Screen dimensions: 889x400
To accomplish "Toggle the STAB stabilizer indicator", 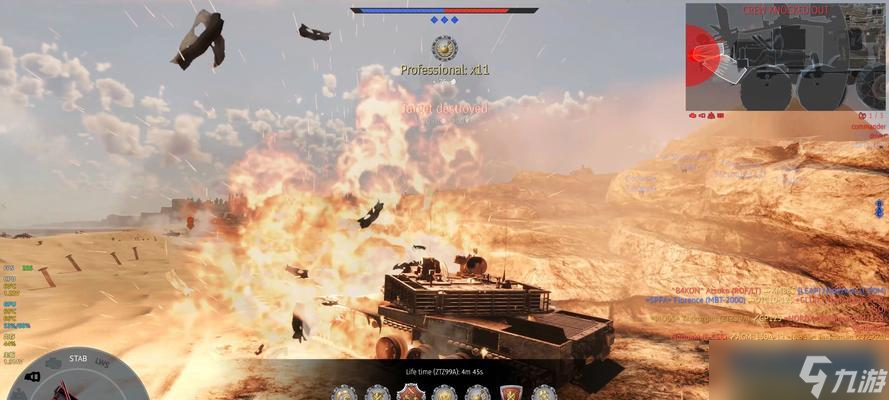I will (x=78, y=356).
